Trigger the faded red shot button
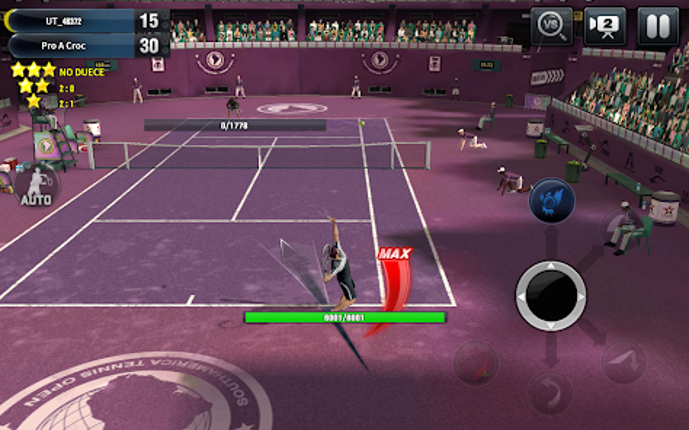The height and width of the screenshot is (430, 689). click(477, 362)
